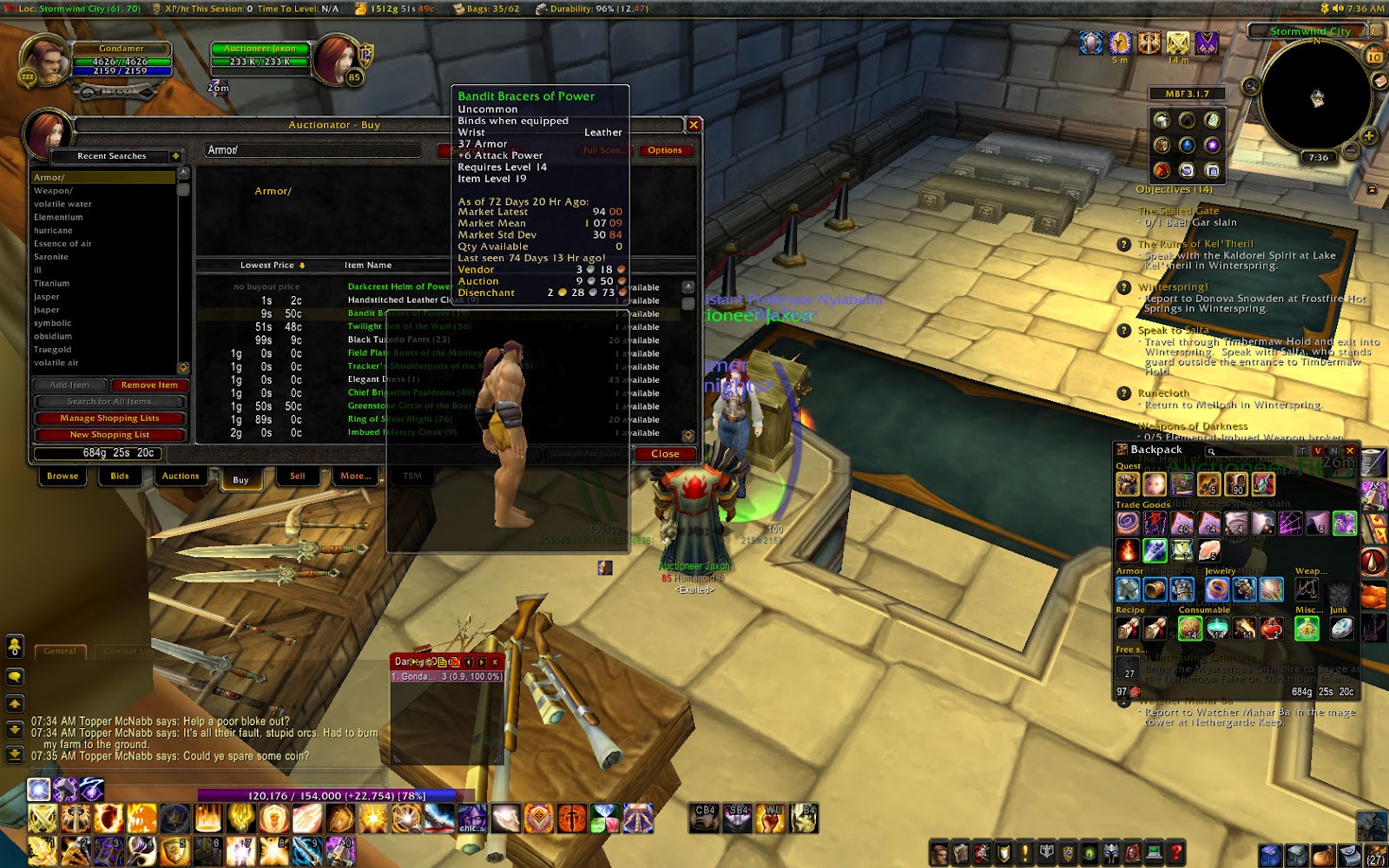Click the magnifying glass tracking icon on minimap
Screen dimensions: 1389x868
pos(1250,85)
